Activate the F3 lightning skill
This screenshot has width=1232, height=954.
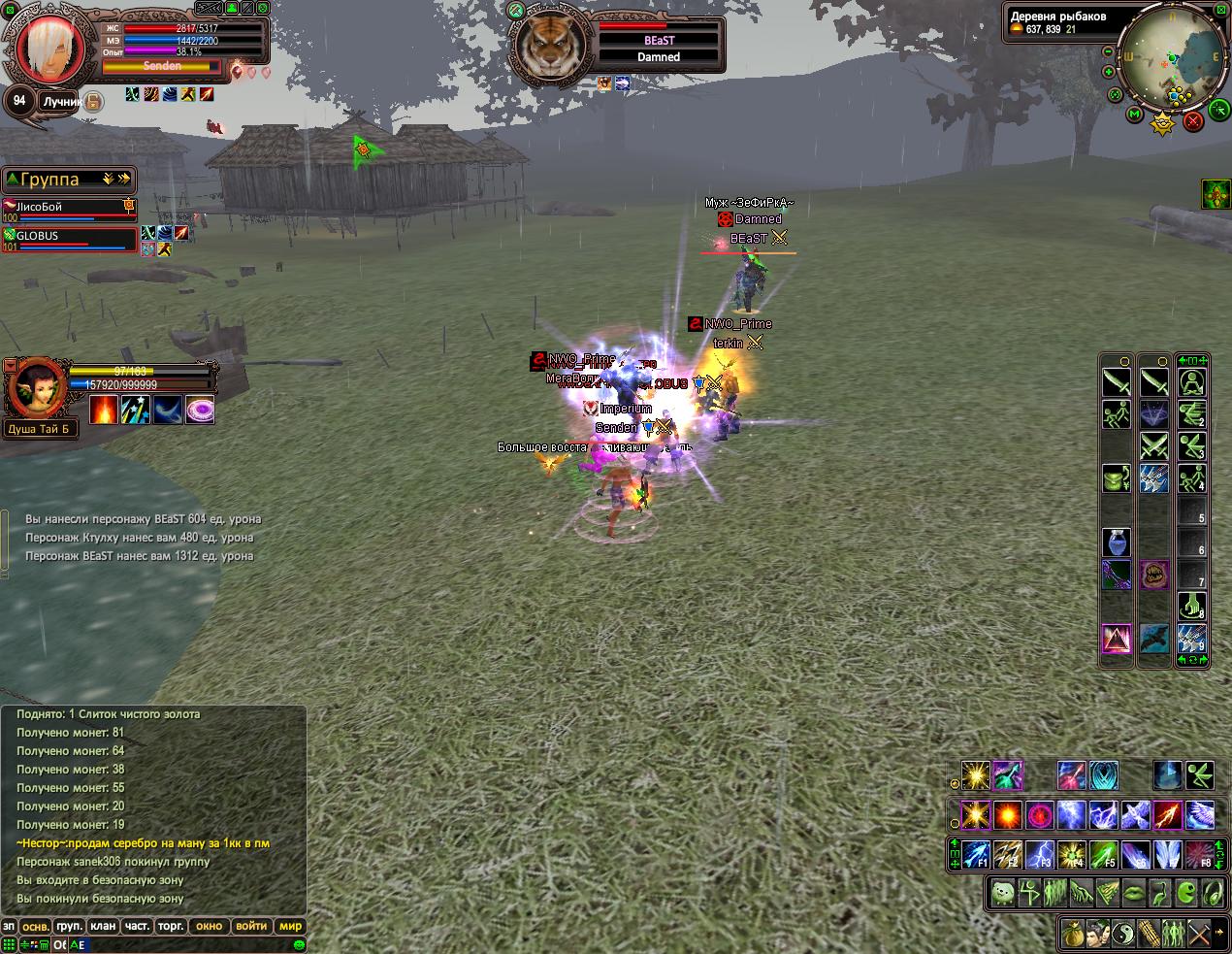[1039, 855]
